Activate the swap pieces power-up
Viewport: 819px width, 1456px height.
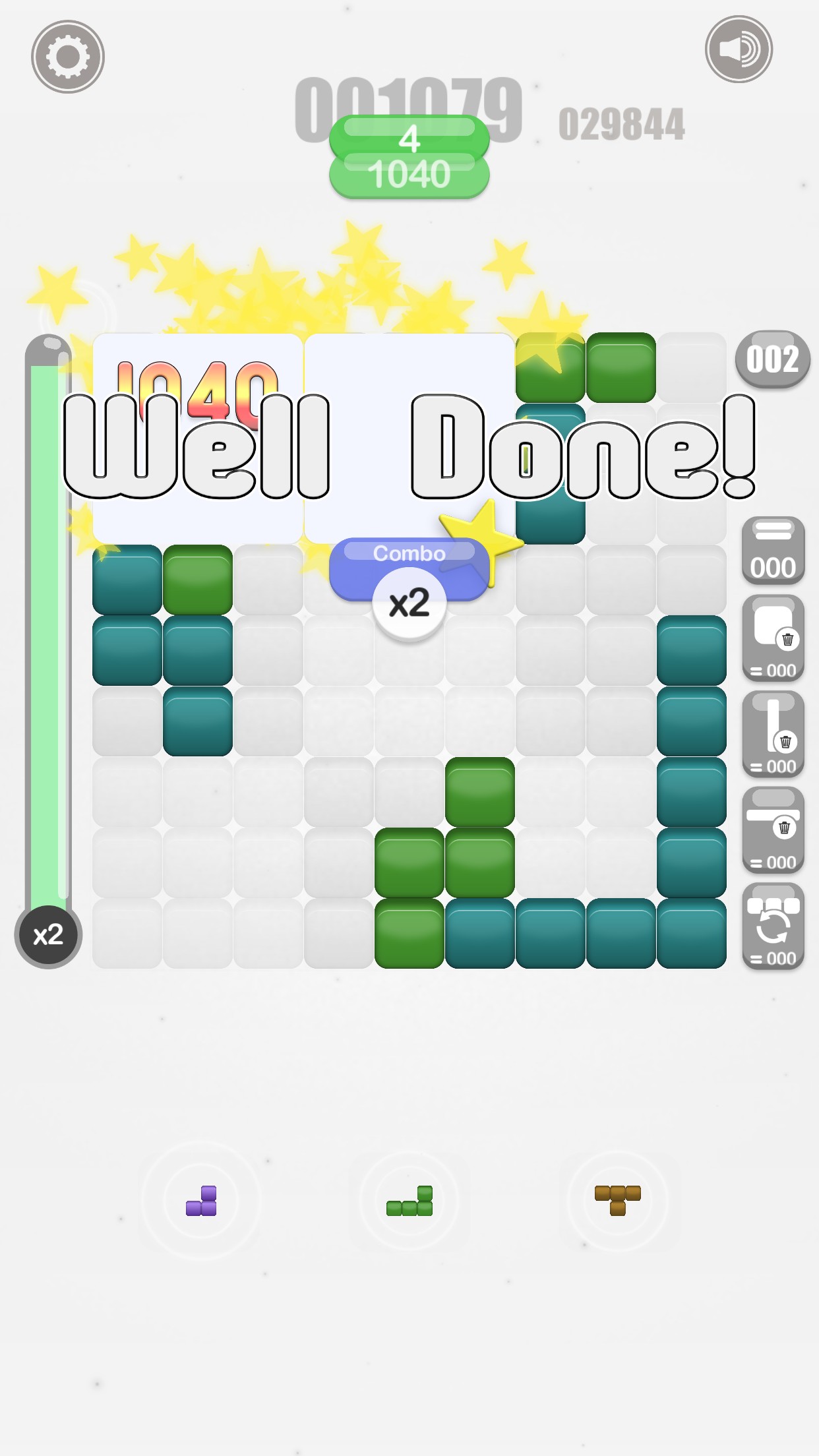[x=773, y=926]
